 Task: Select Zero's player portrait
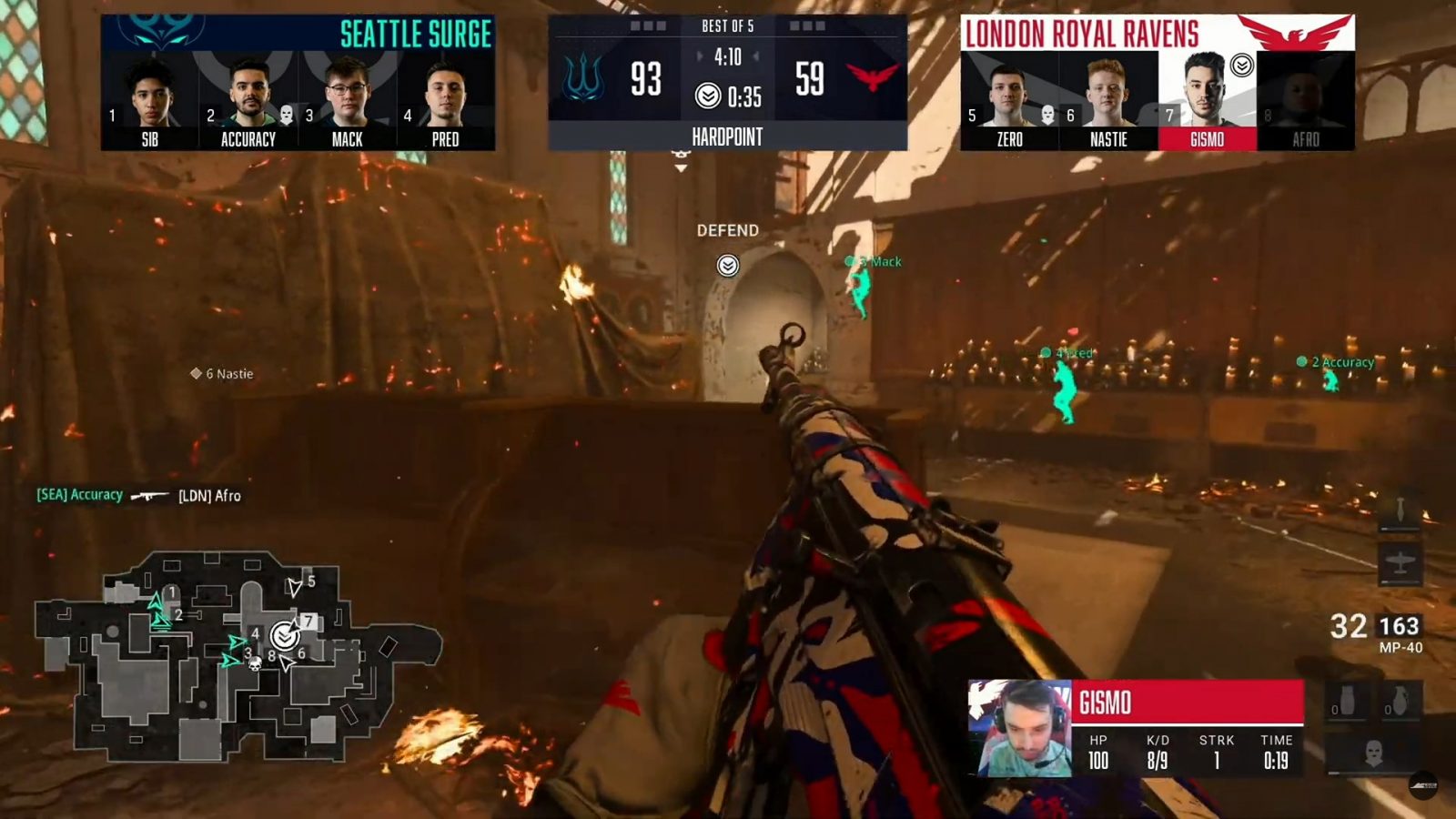point(1009,100)
